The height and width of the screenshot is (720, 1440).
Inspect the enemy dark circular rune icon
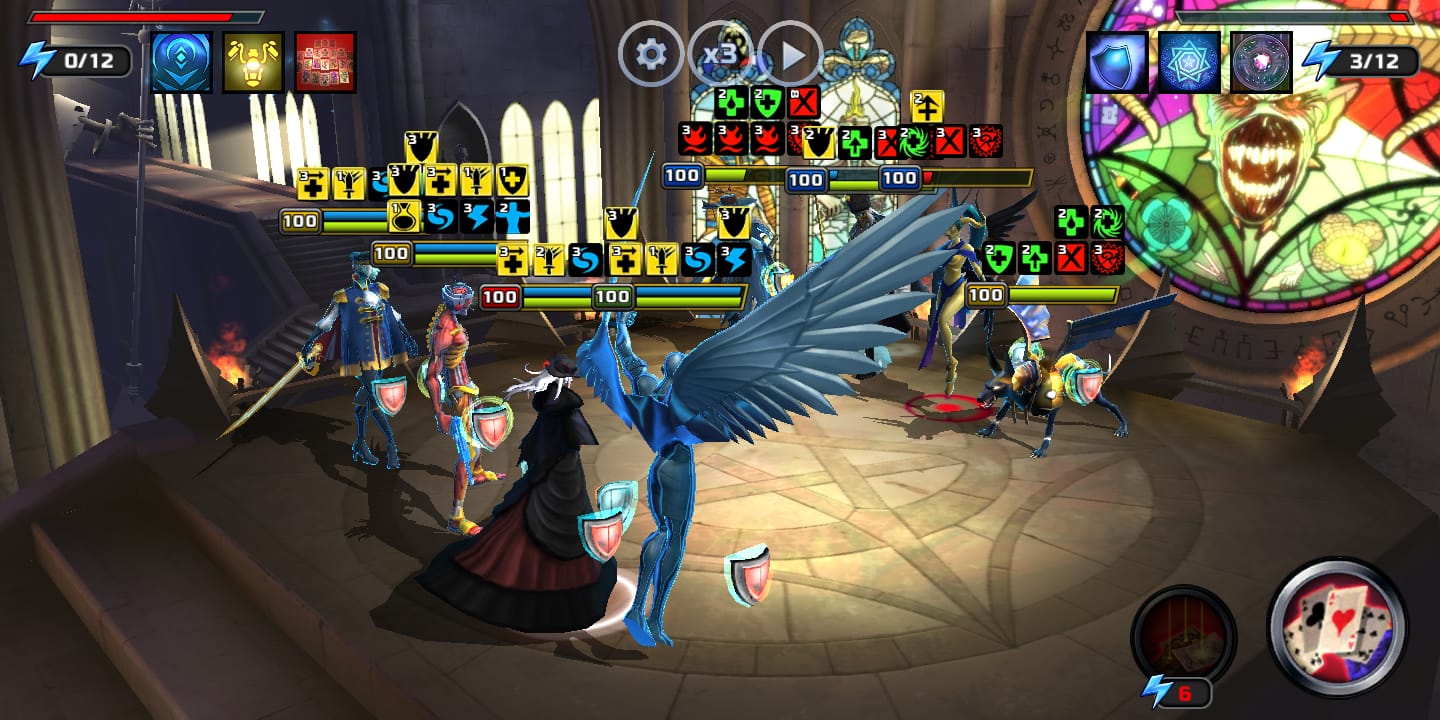pos(1261,62)
